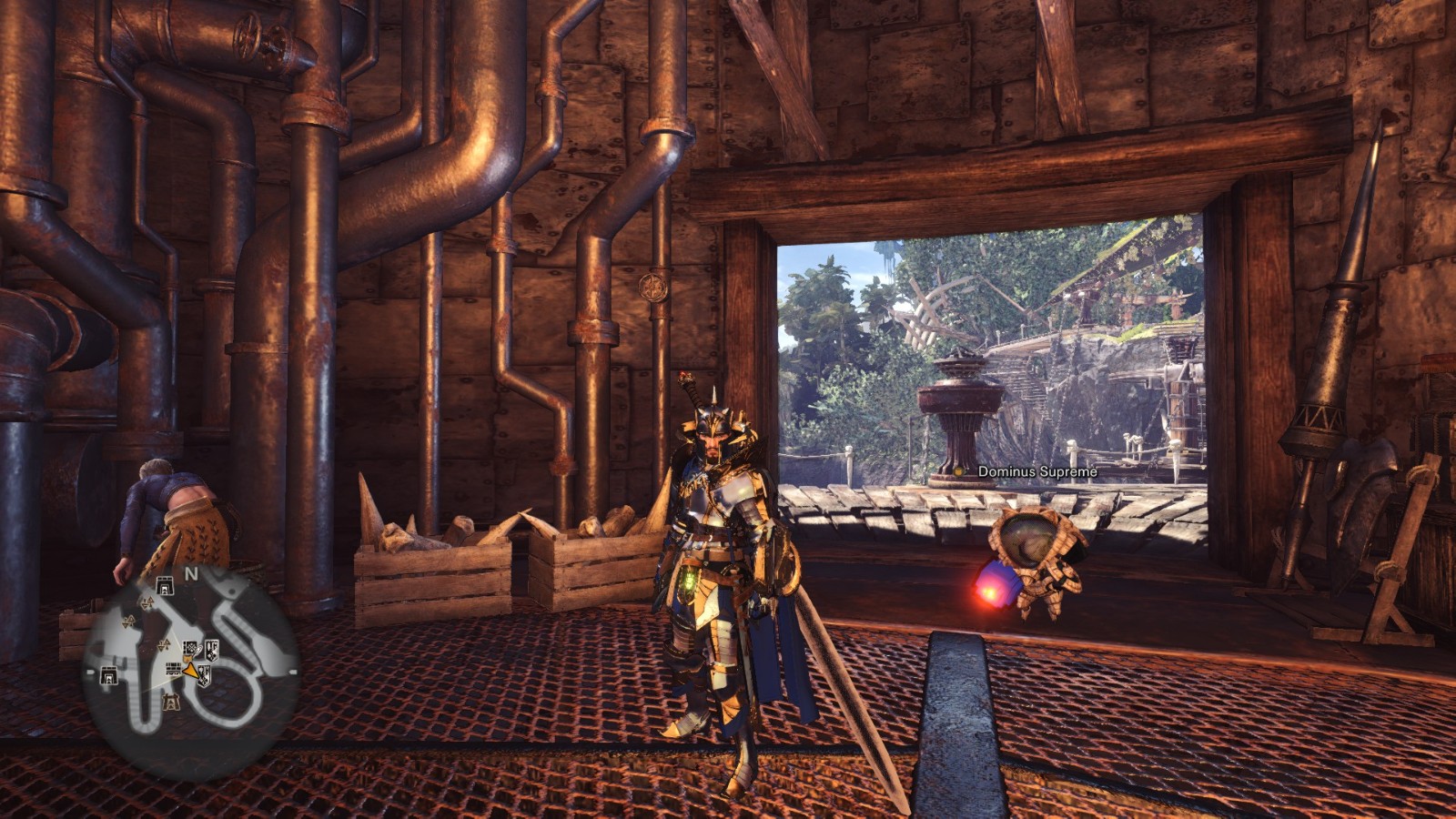
Task: Click the tent camp icon on the minimap
Action: point(171,702)
